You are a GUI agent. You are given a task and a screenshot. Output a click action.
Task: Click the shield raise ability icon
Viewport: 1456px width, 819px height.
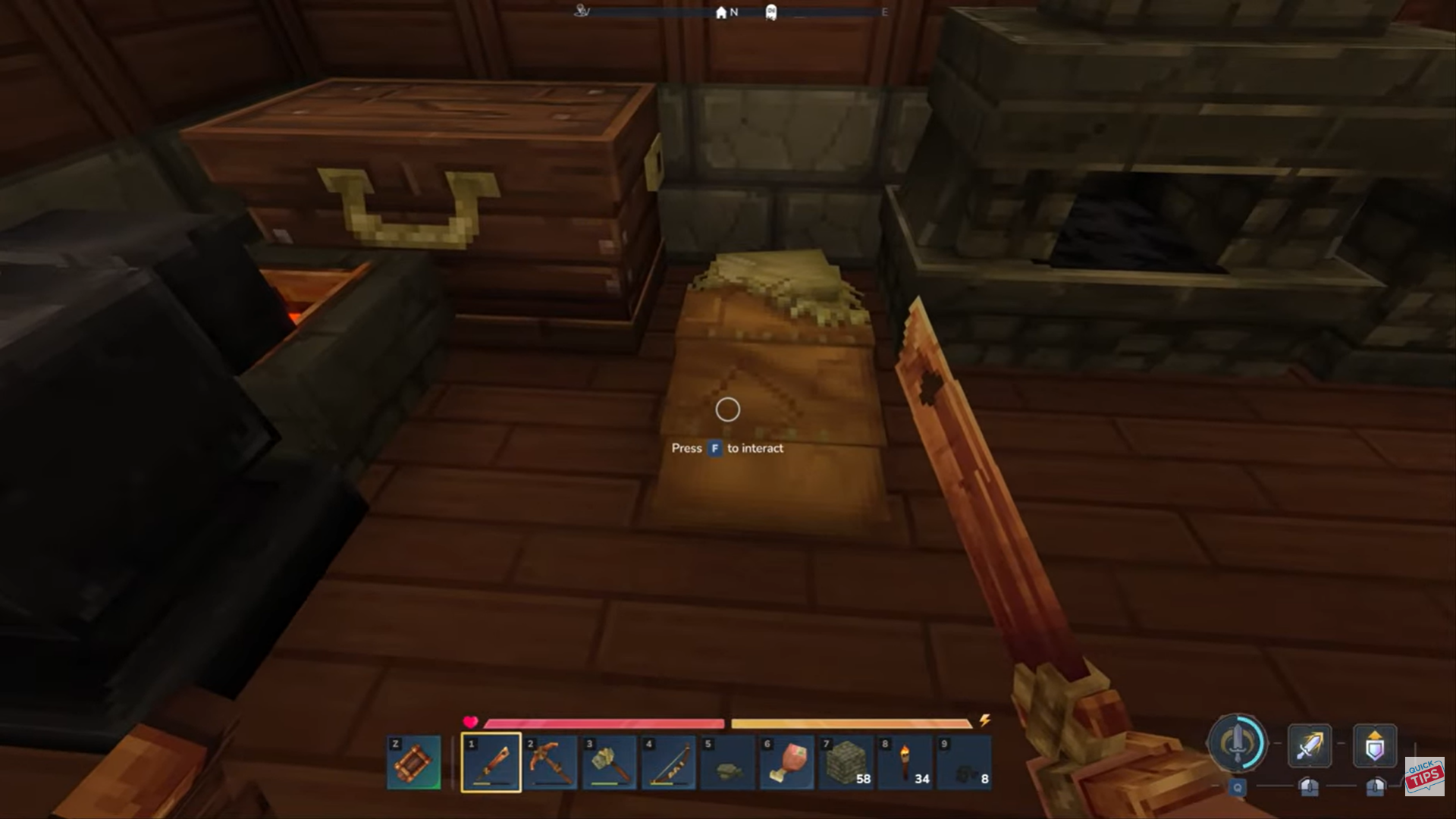[x=1375, y=745]
